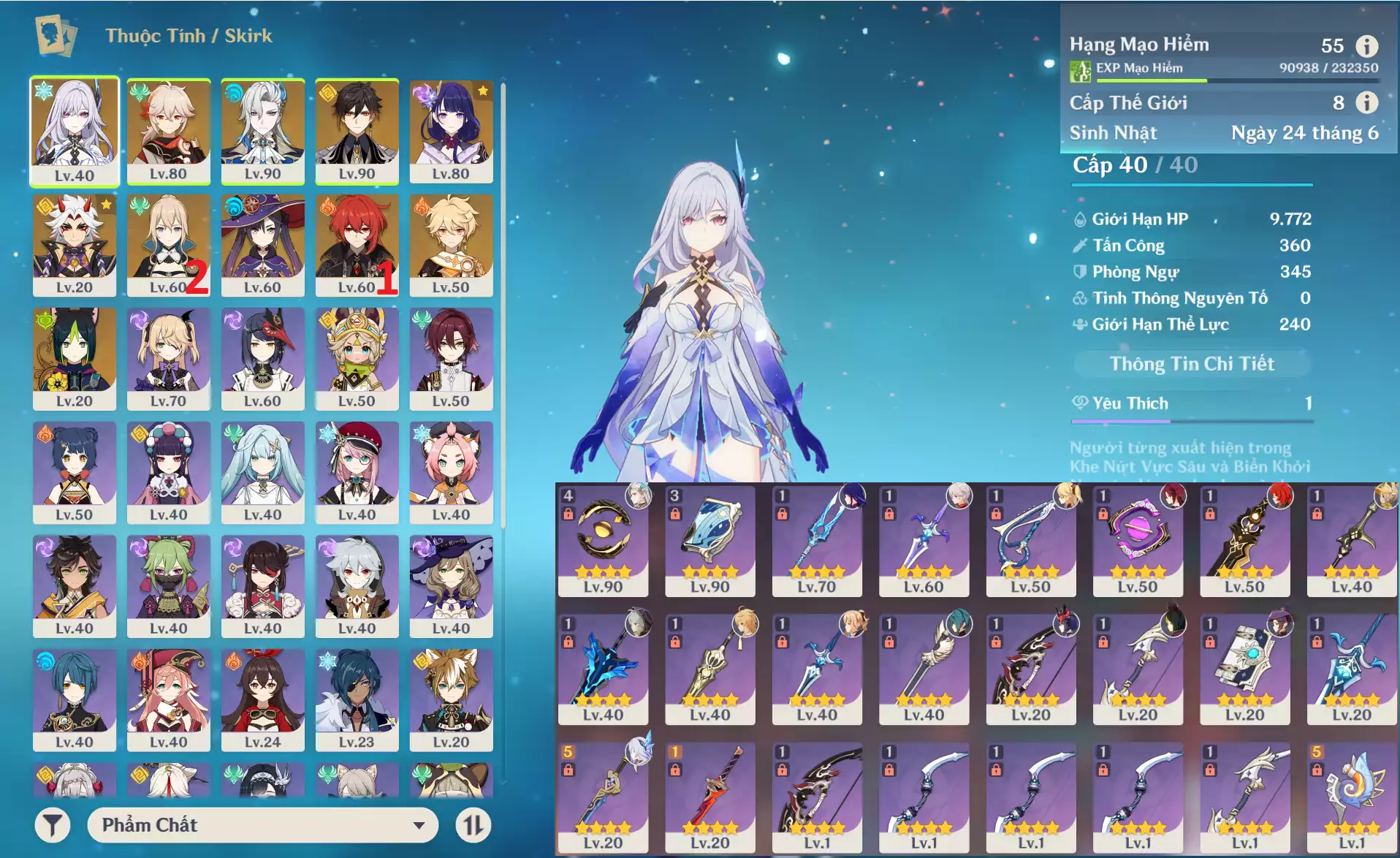Image resolution: width=1400 pixels, height=858 pixels.
Task: Pick Fischl's Lv.70 character card
Action: click(x=168, y=358)
